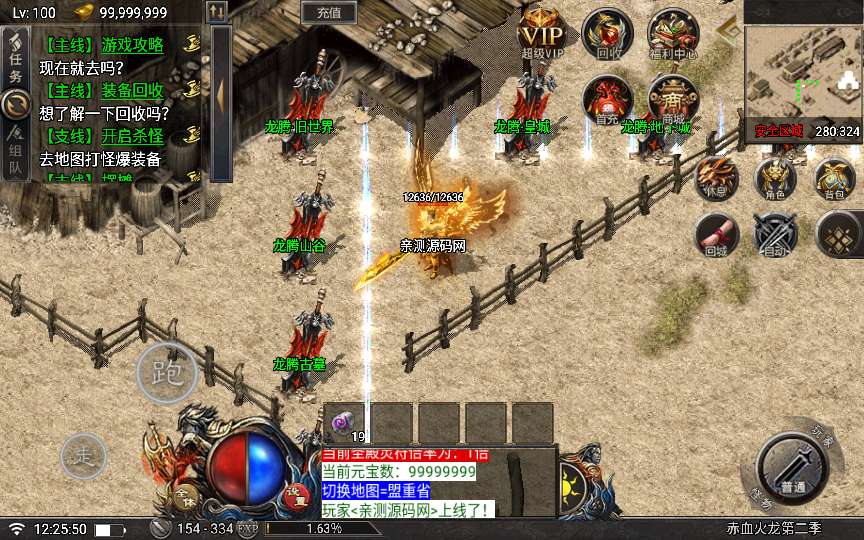864x540 pixels.
Task: Activate the 休息 rest icon
Action: (x=718, y=177)
